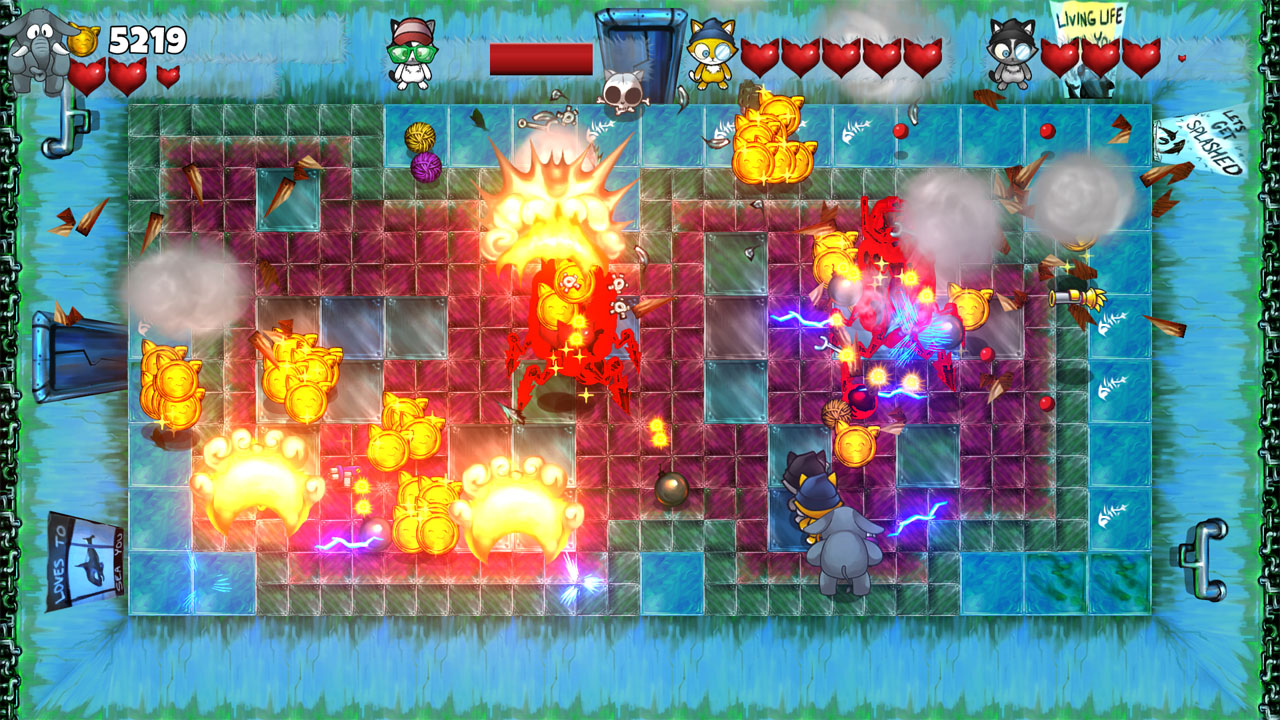Screen dimensions: 1280x720
Task: Click the score counter showing 5219
Action: pyautogui.click(x=150, y=40)
